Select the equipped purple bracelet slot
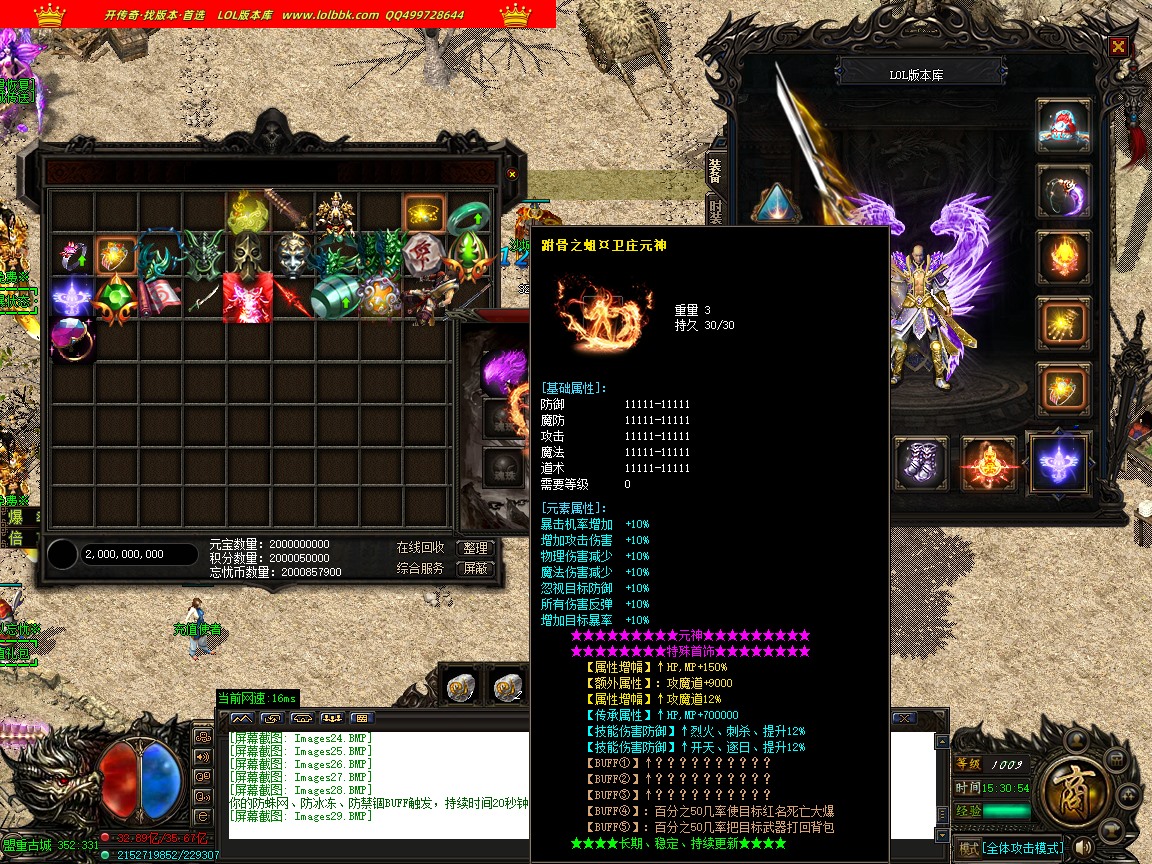1152x864 pixels. [x=1063, y=190]
